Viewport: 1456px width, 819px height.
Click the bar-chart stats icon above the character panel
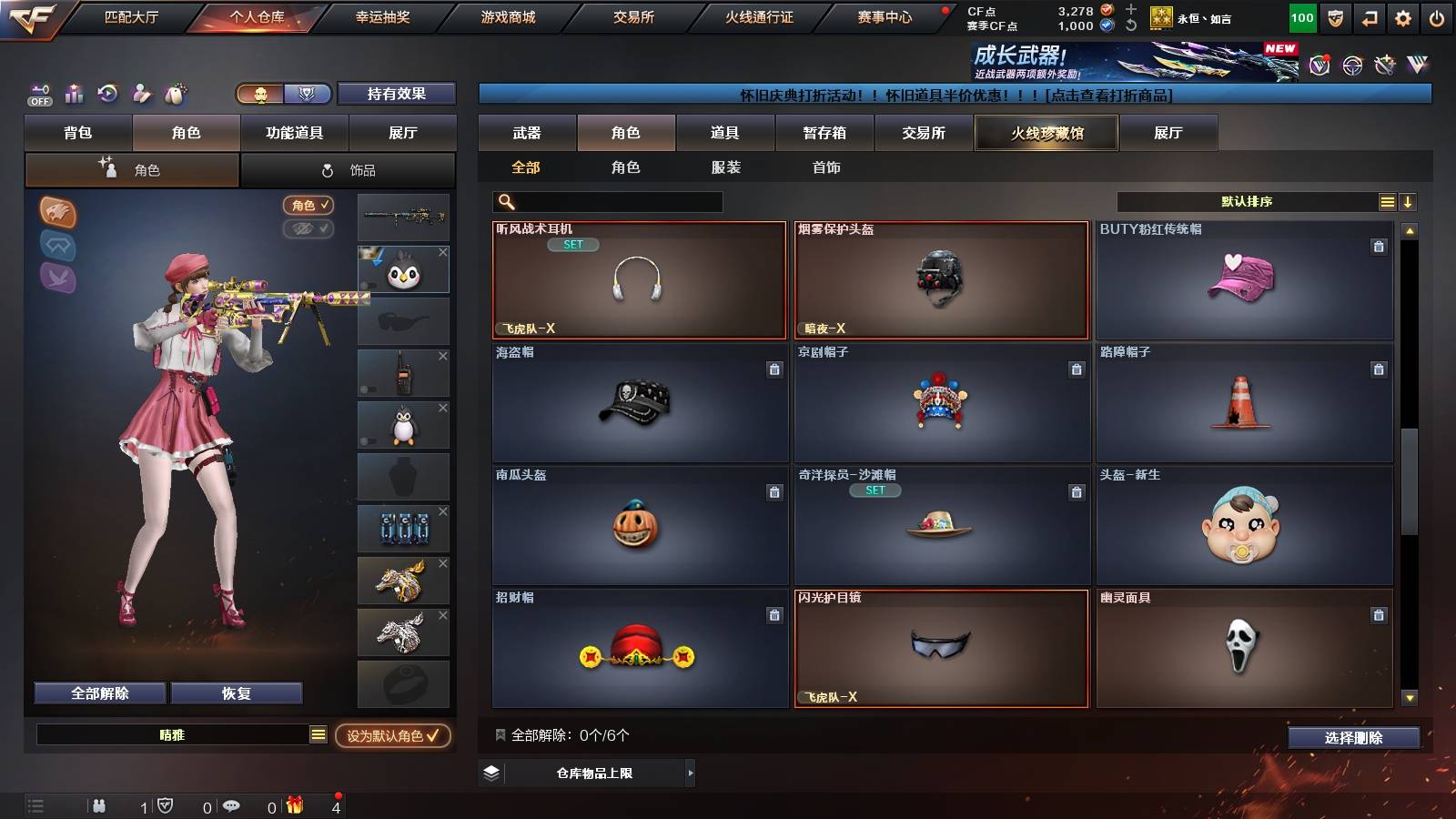[74, 93]
